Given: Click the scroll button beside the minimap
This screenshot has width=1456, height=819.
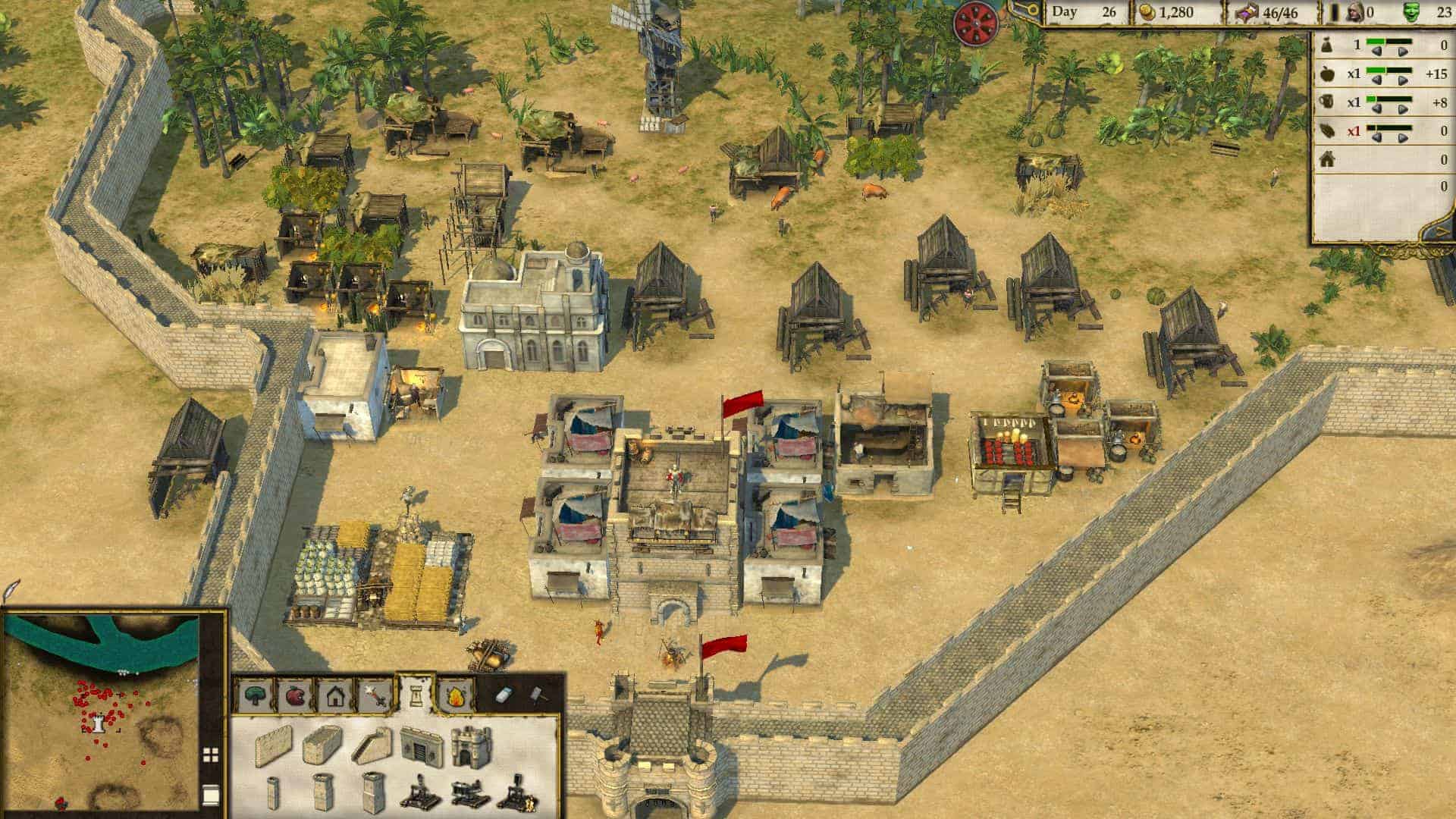Looking at the screenshot, I should point(211,794).
